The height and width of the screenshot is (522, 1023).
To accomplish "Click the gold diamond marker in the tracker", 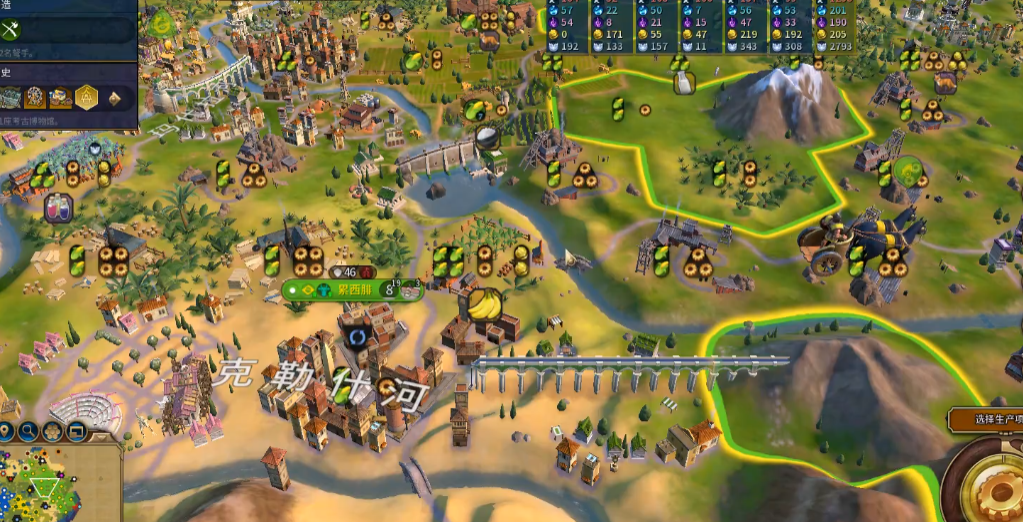I will (114, 98).
